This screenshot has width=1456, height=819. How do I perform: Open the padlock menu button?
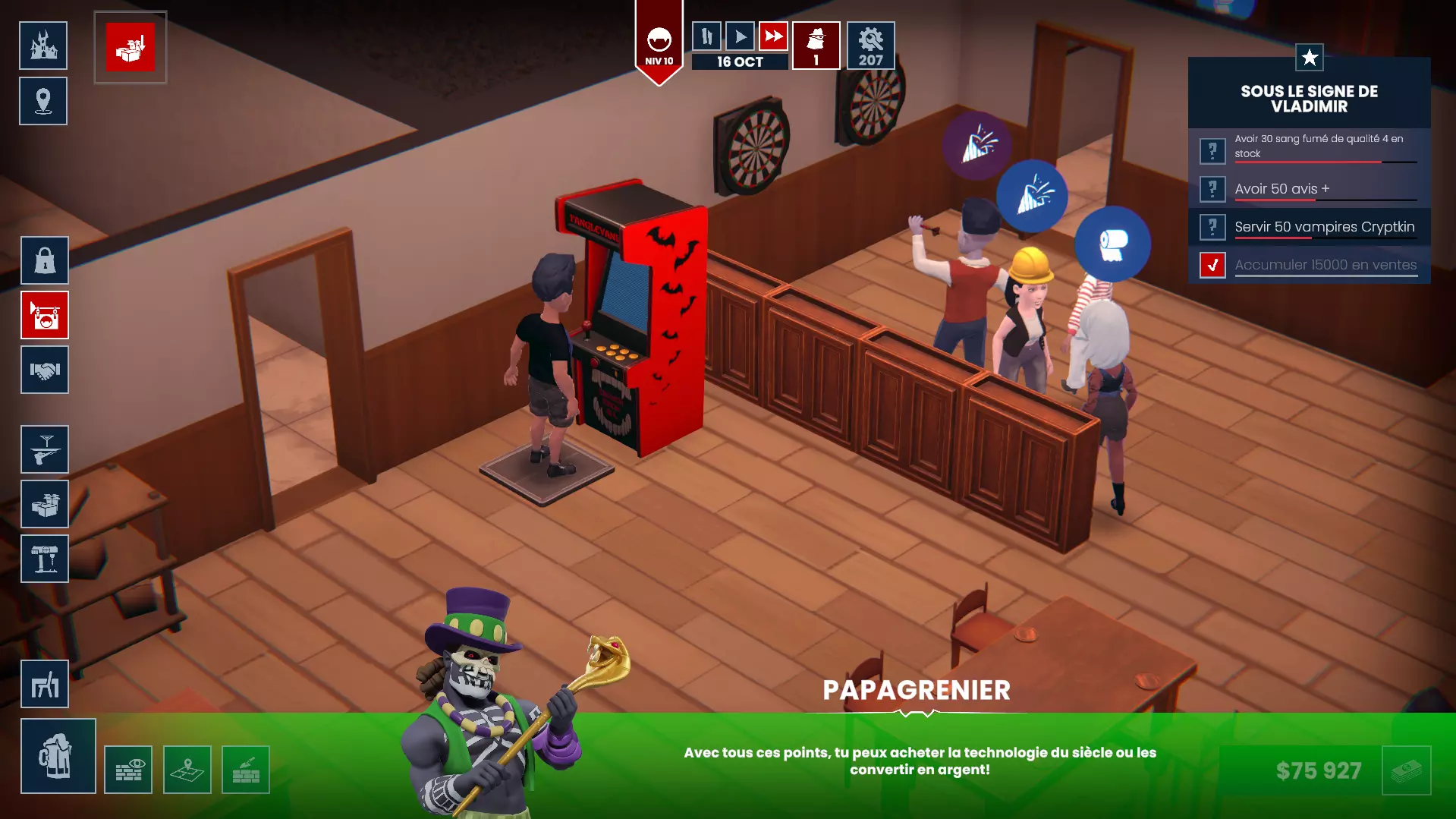point(45,260)
